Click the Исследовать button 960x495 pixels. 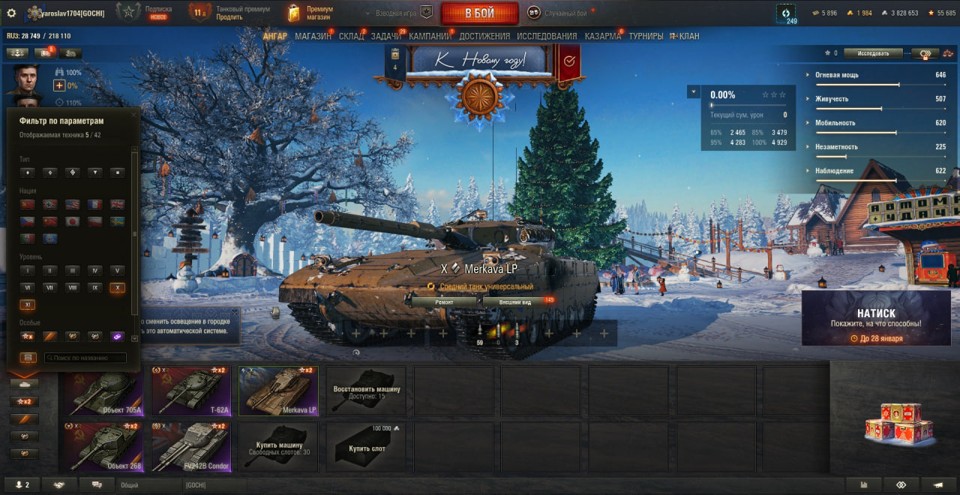click(872, 53)
